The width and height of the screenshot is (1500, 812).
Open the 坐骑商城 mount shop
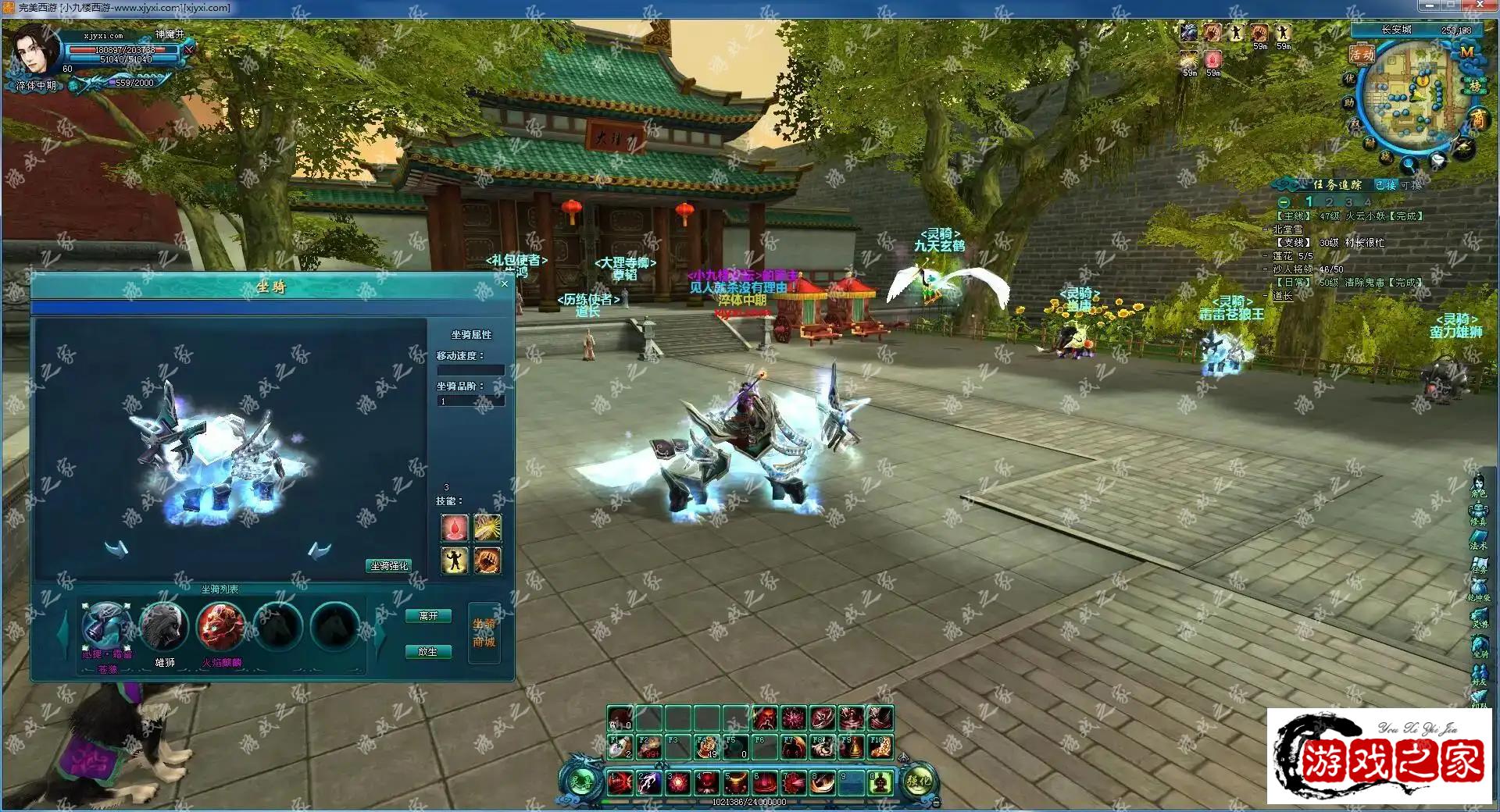click(484, 633)
